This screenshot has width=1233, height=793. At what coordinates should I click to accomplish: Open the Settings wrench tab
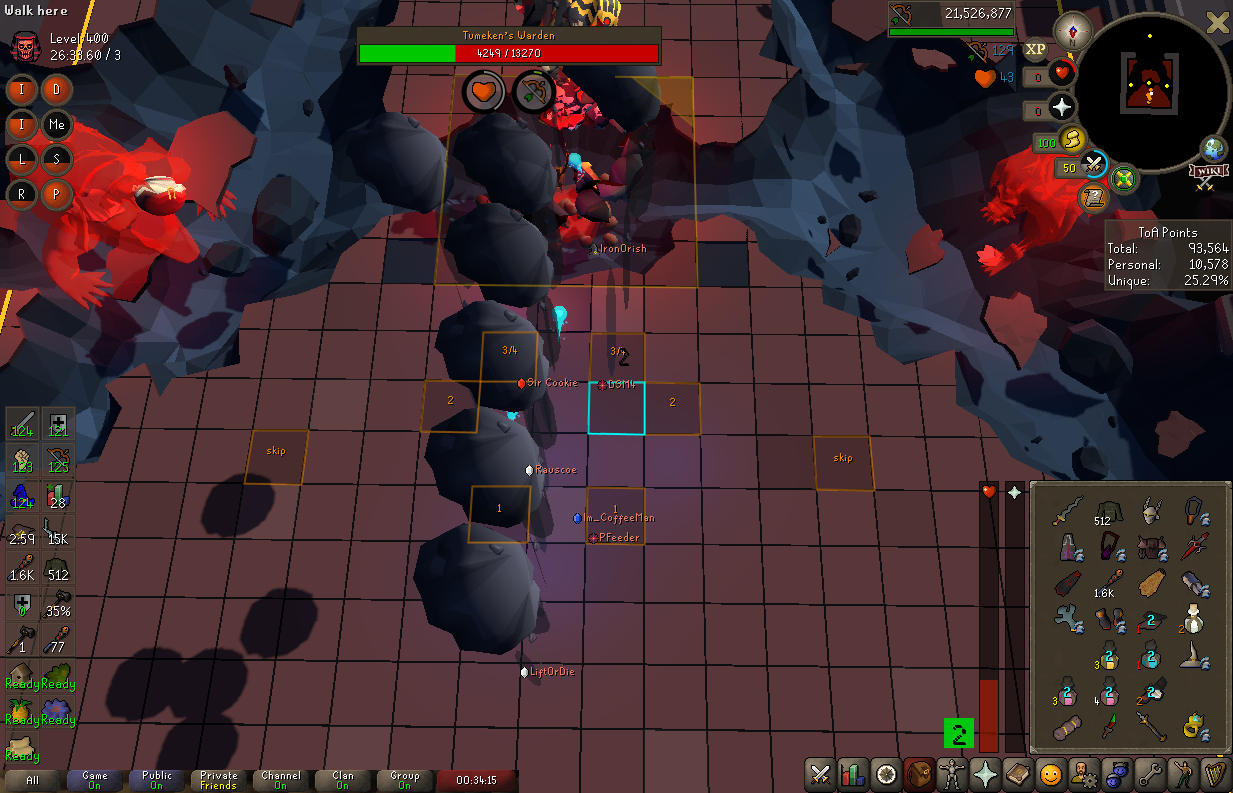click(x=1150, y=773)
